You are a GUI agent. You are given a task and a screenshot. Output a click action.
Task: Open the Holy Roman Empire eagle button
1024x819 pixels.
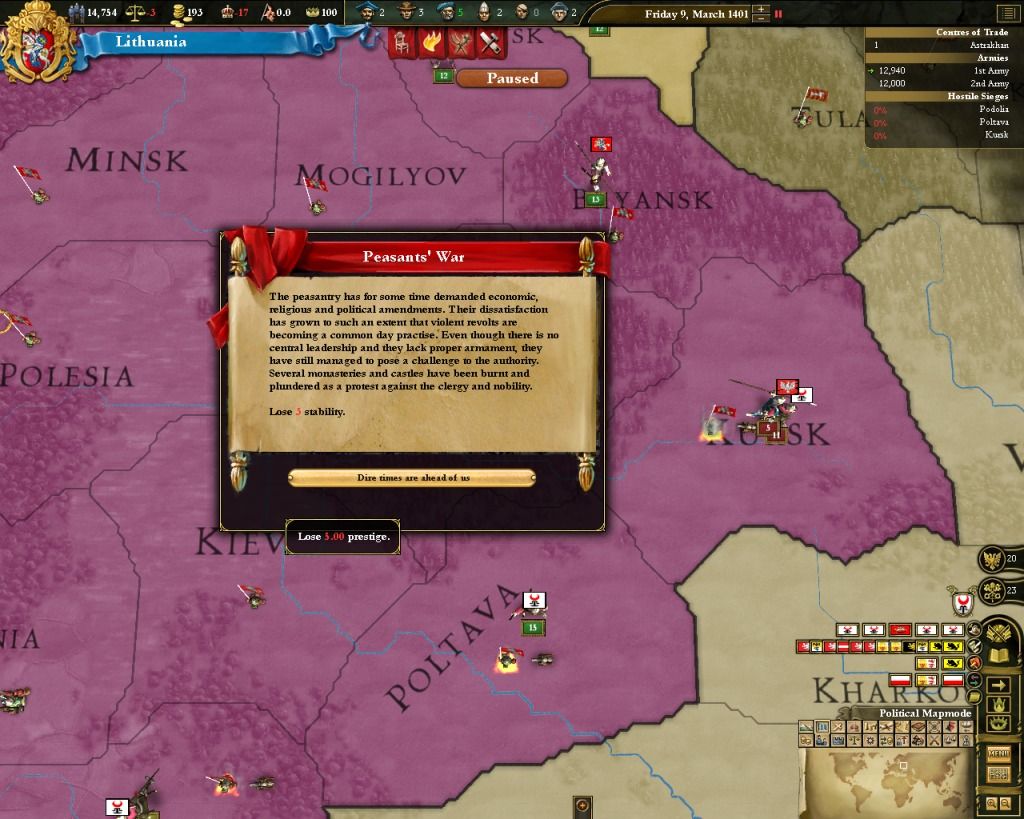[x=992, y=559]
